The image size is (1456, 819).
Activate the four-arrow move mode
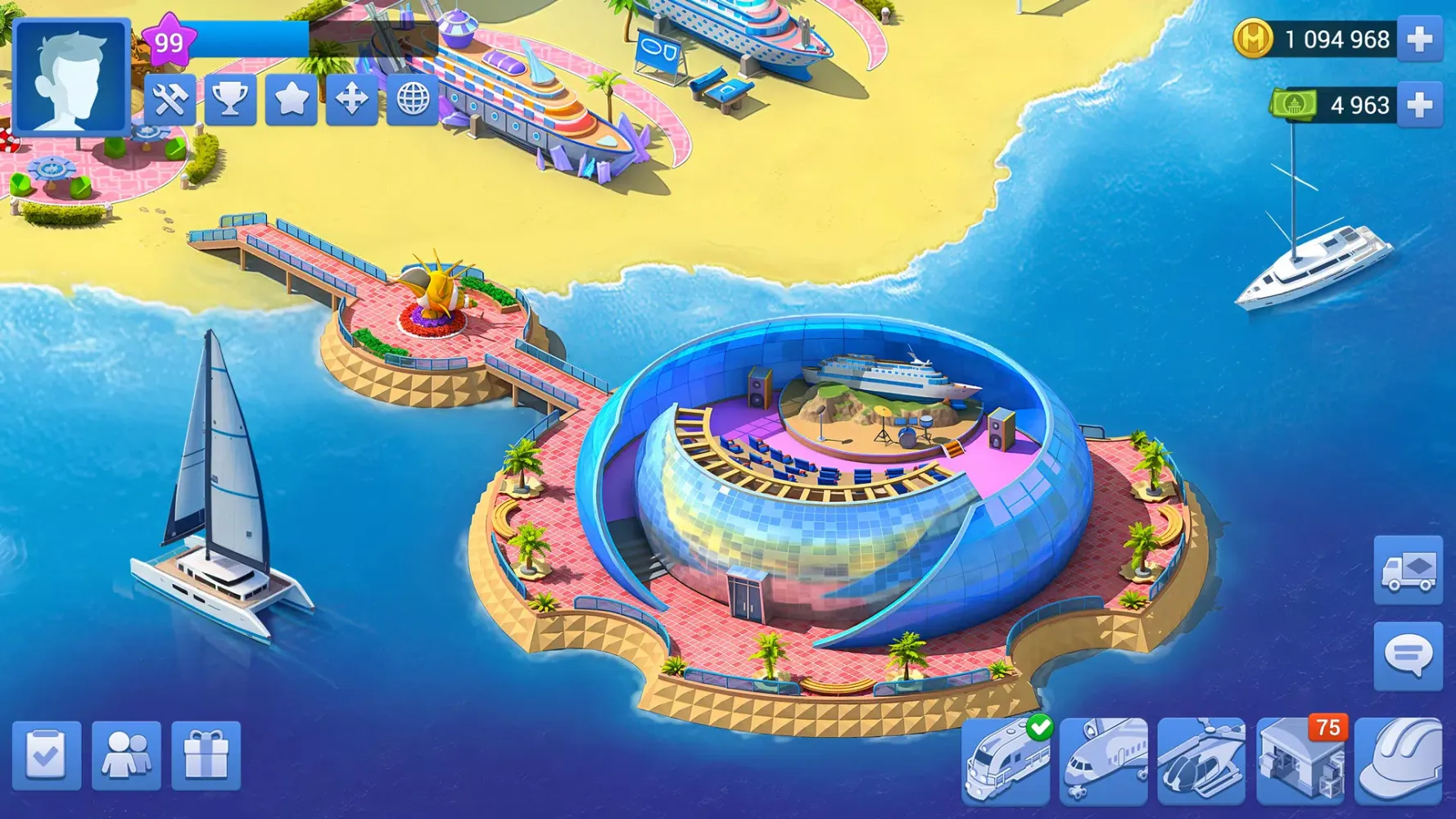pyautogui.click(x=351, y=100)
